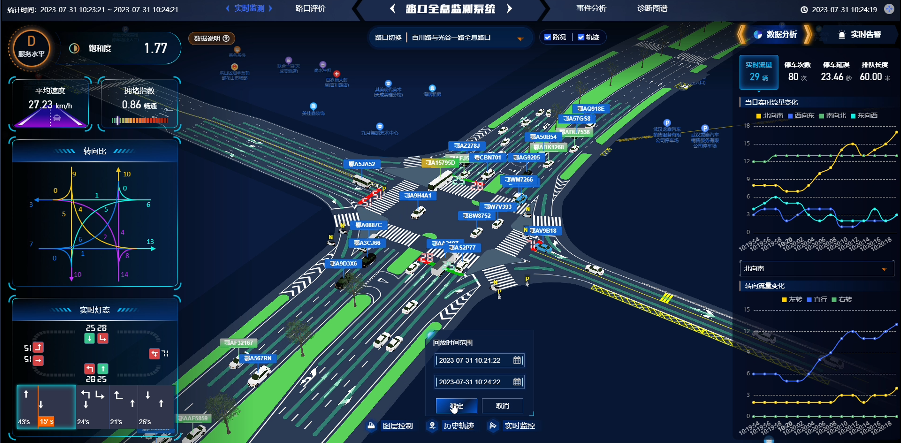Cancel the playback time dialog

502,406
